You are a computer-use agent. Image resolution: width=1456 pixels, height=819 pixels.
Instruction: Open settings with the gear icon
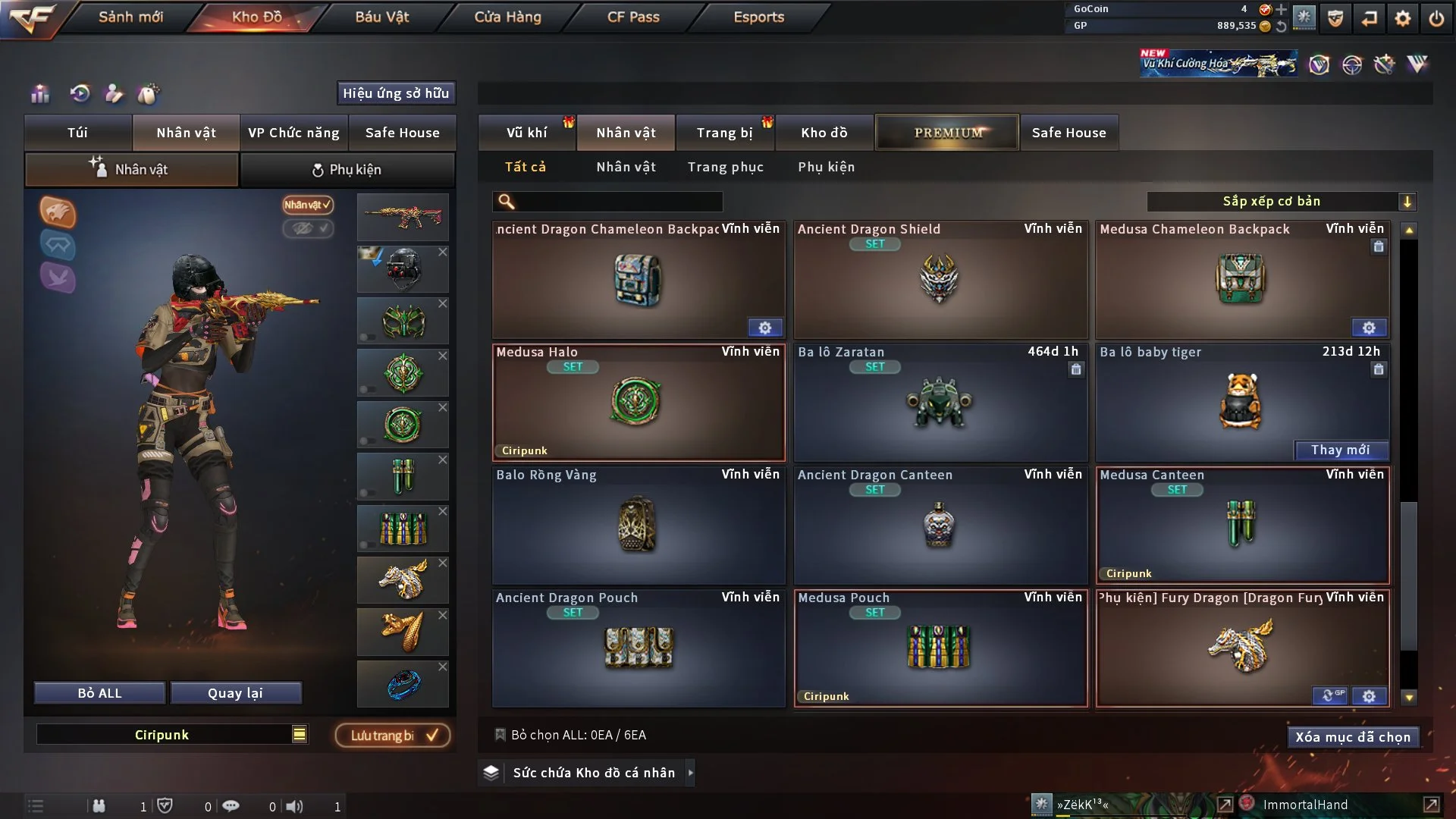[1403, 18]
